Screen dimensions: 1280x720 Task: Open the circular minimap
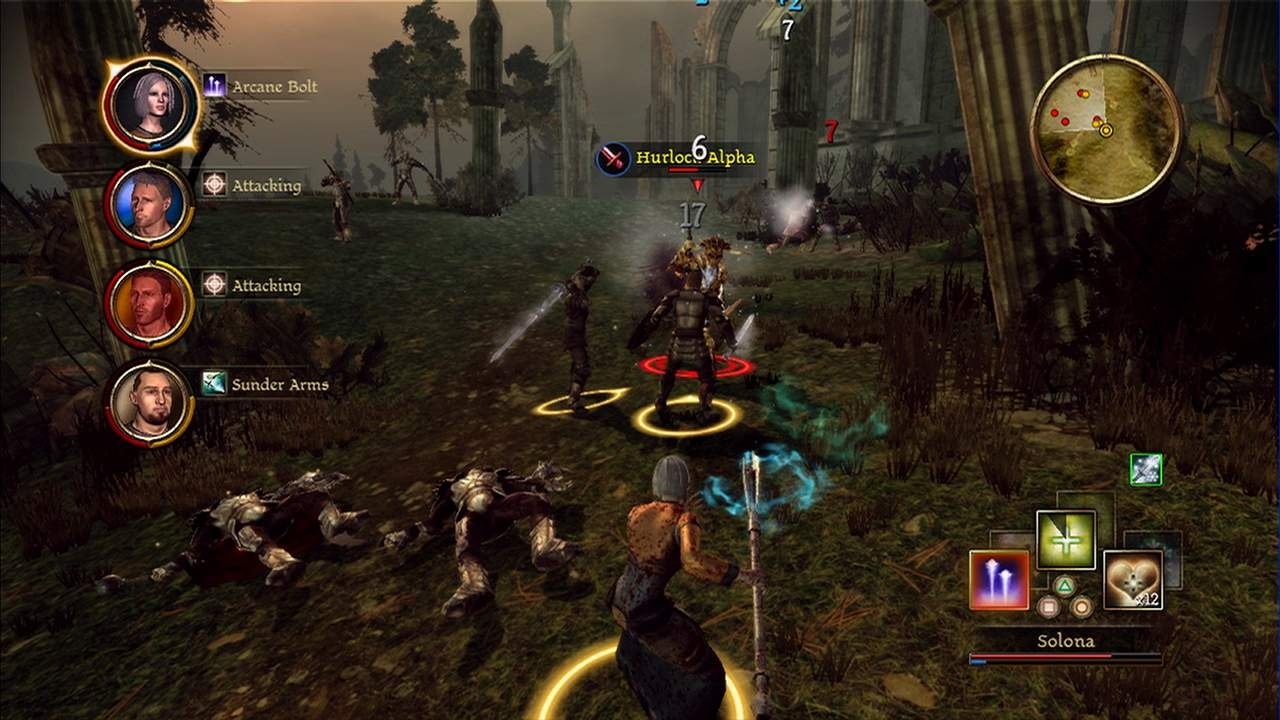tap(1105, 129)
